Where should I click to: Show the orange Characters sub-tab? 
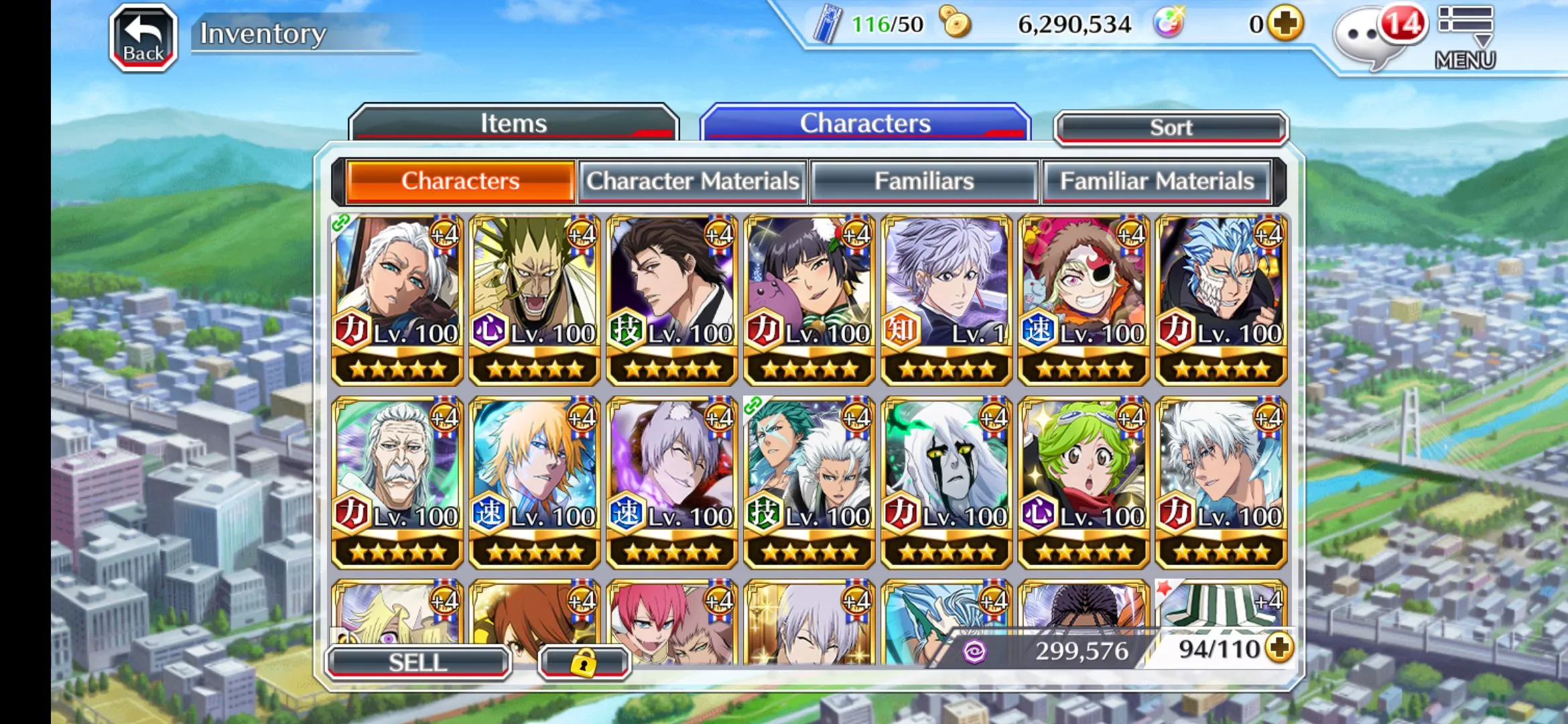pos(460,181)
